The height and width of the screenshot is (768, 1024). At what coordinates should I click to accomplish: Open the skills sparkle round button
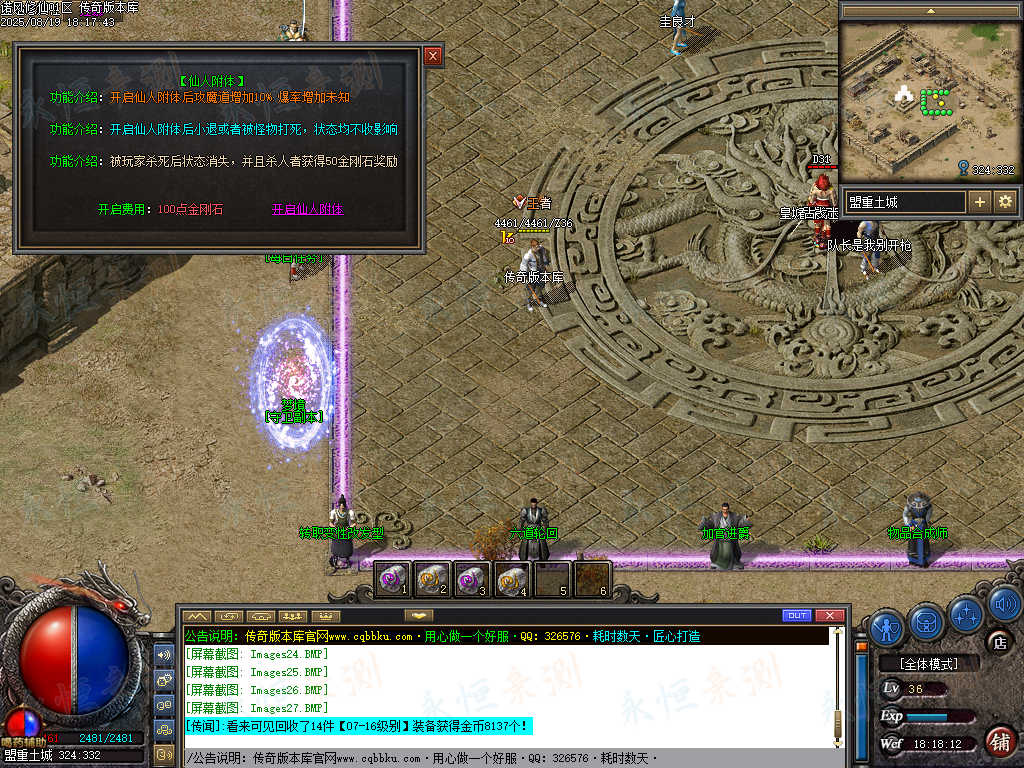tap(967, 613)
